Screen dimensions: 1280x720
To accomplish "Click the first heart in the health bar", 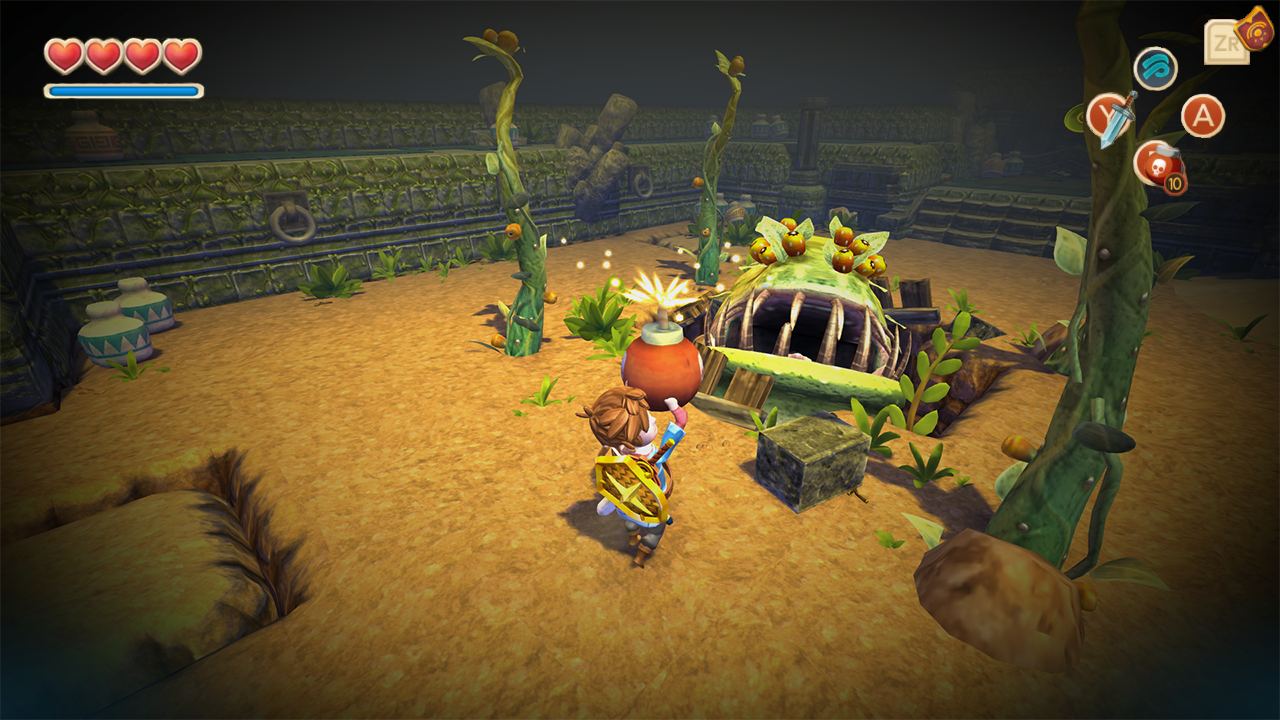I will (x=62, y=57).
